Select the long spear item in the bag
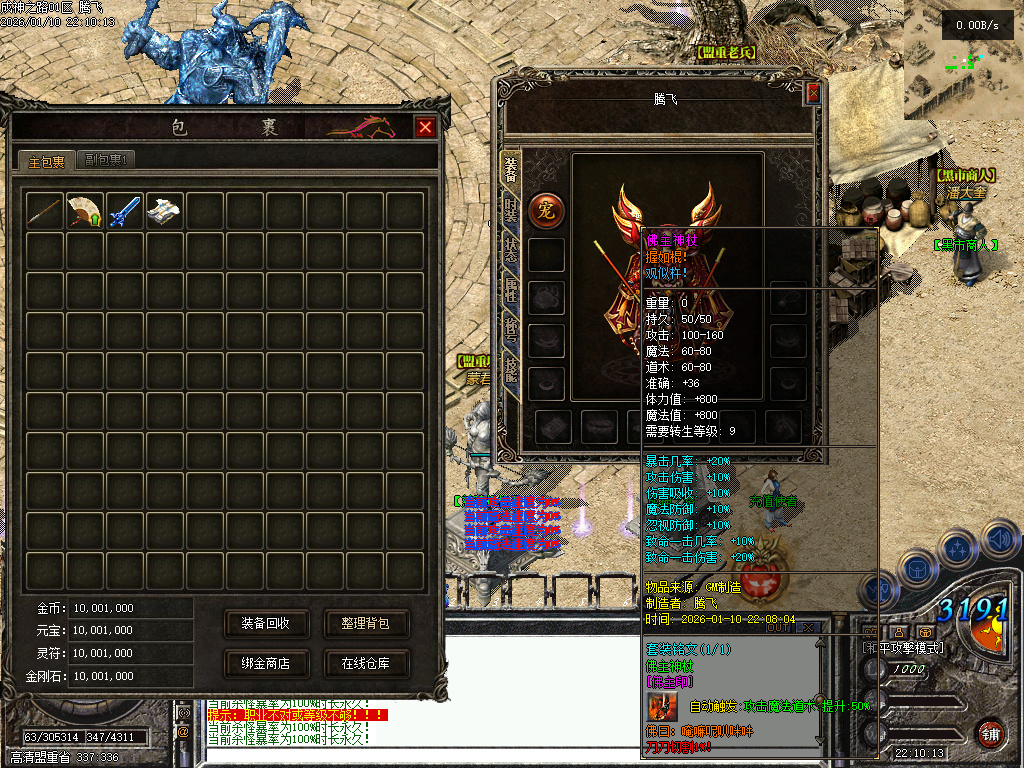1024x768 pixels. [x=45, y=210]
